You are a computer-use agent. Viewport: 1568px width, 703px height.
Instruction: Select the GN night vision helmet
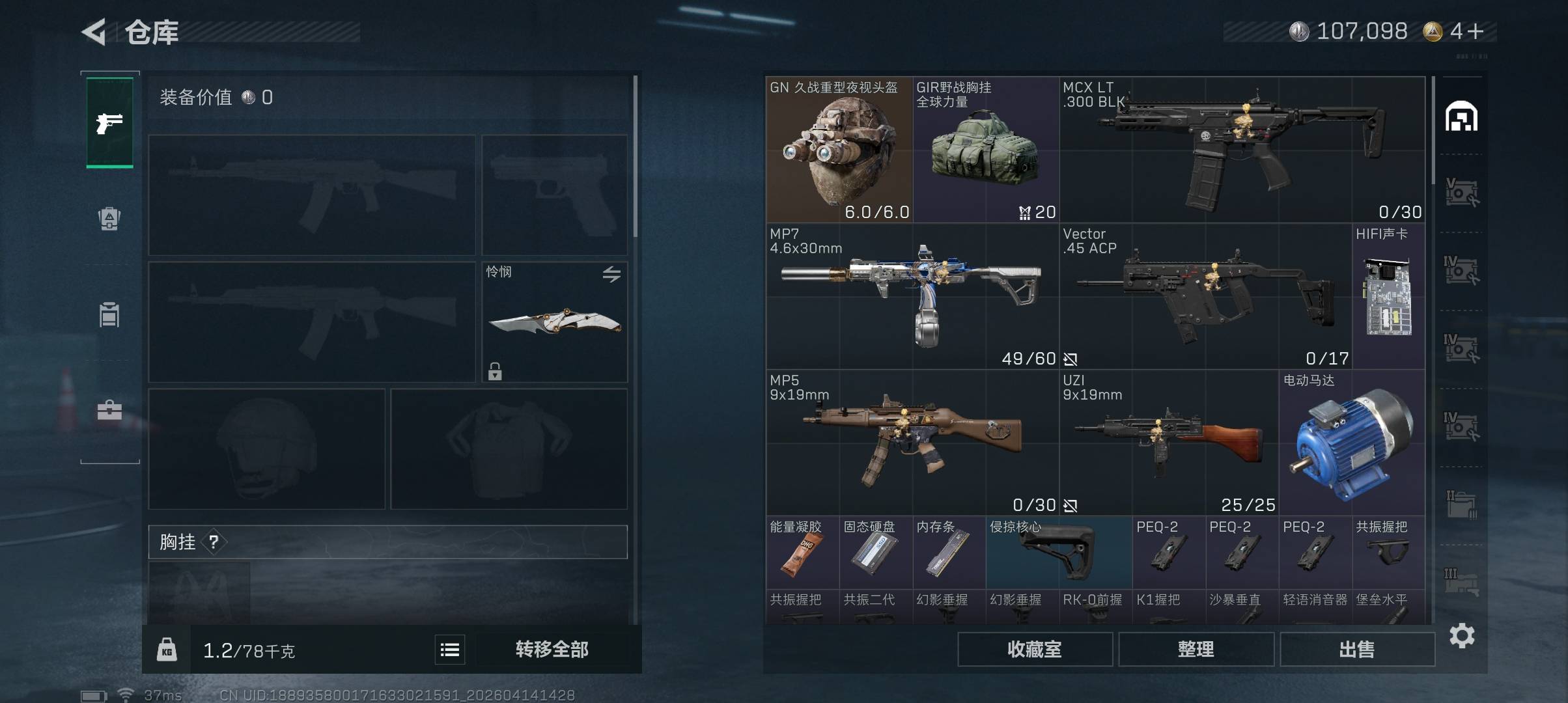pyautogui.click(x=839, y=150)
